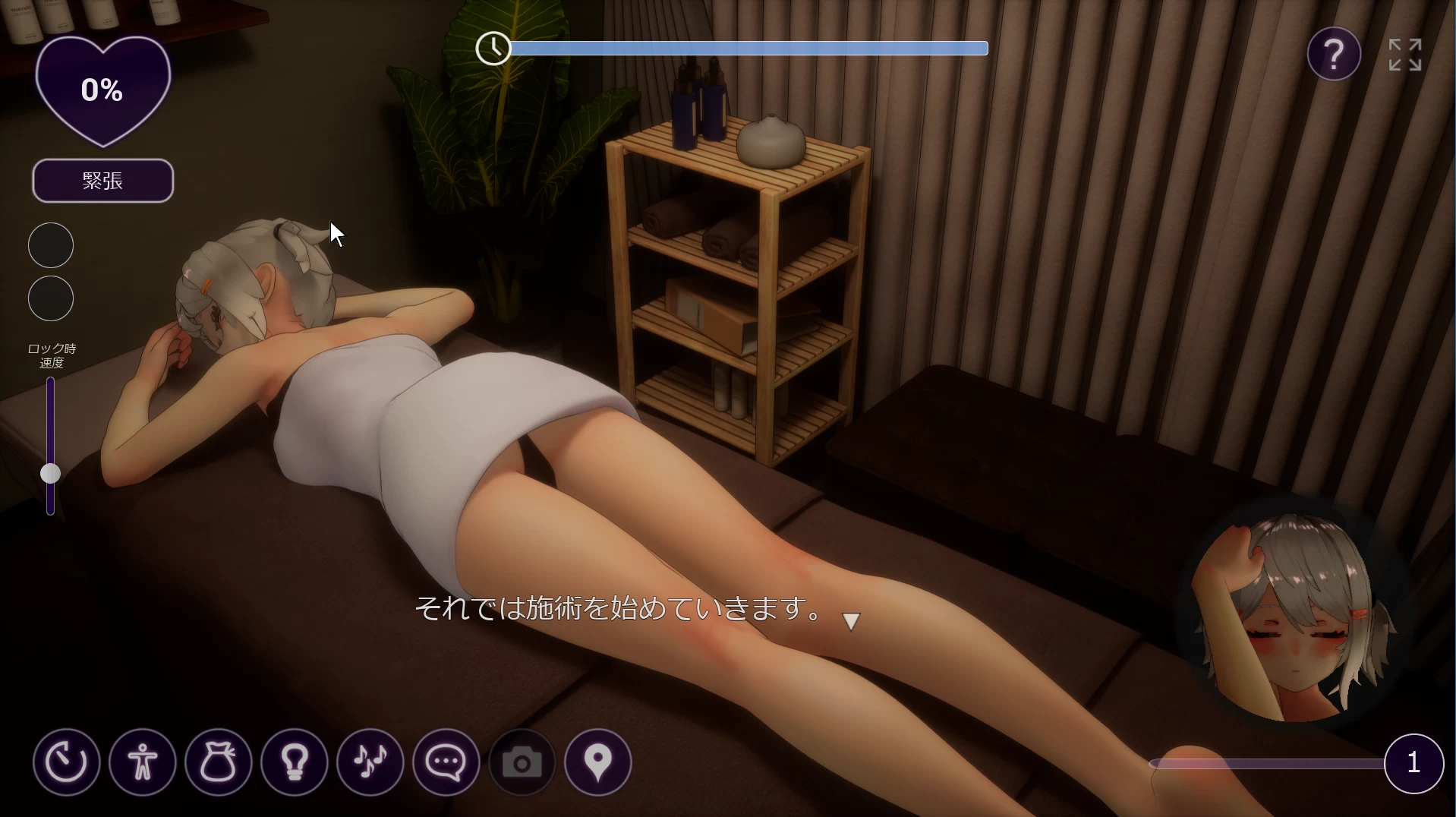
Task: Click the 緊張 status label
Action: click(102, 181)
